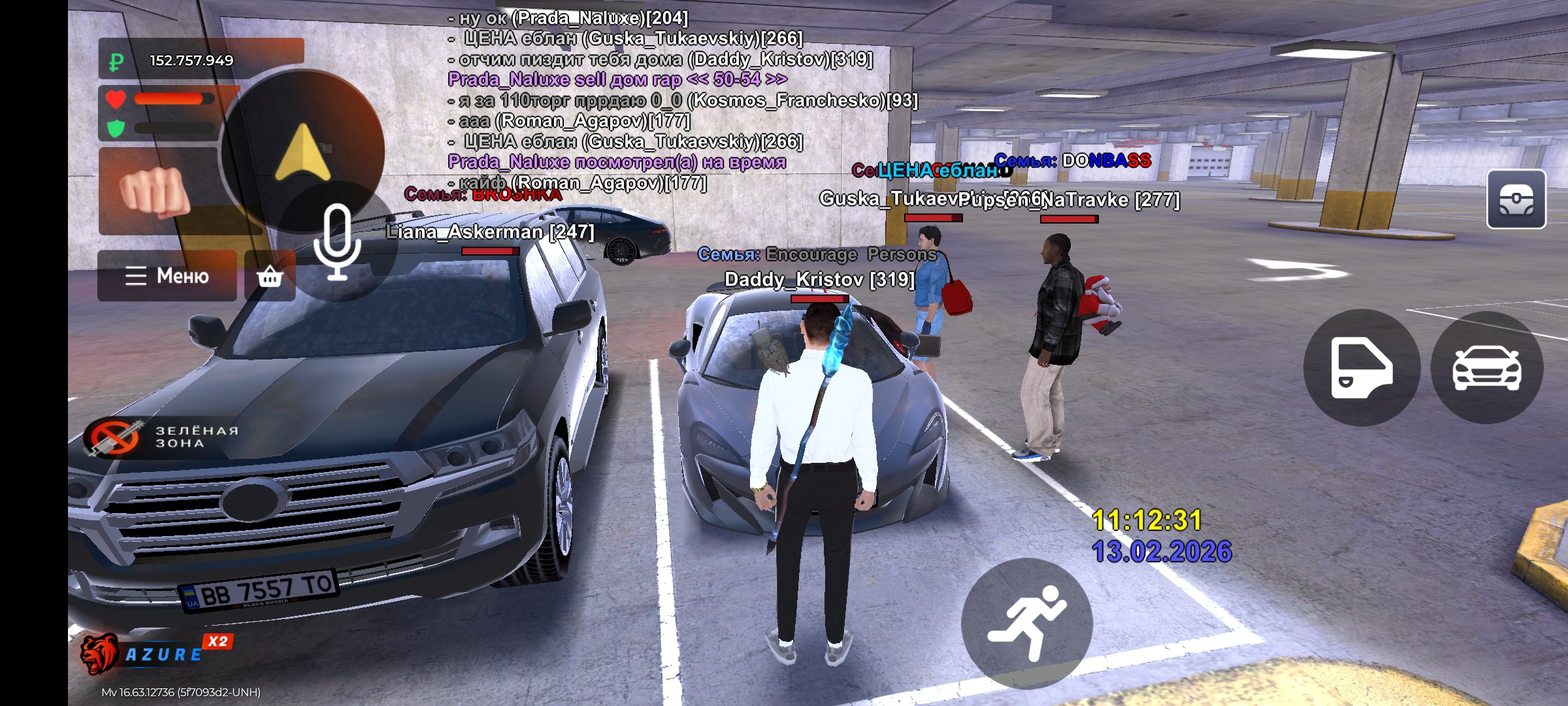Image resolution: width=1568 pixels, height=706 pixels.
Task: Tap the car door button
Action: coord(1362,367)
